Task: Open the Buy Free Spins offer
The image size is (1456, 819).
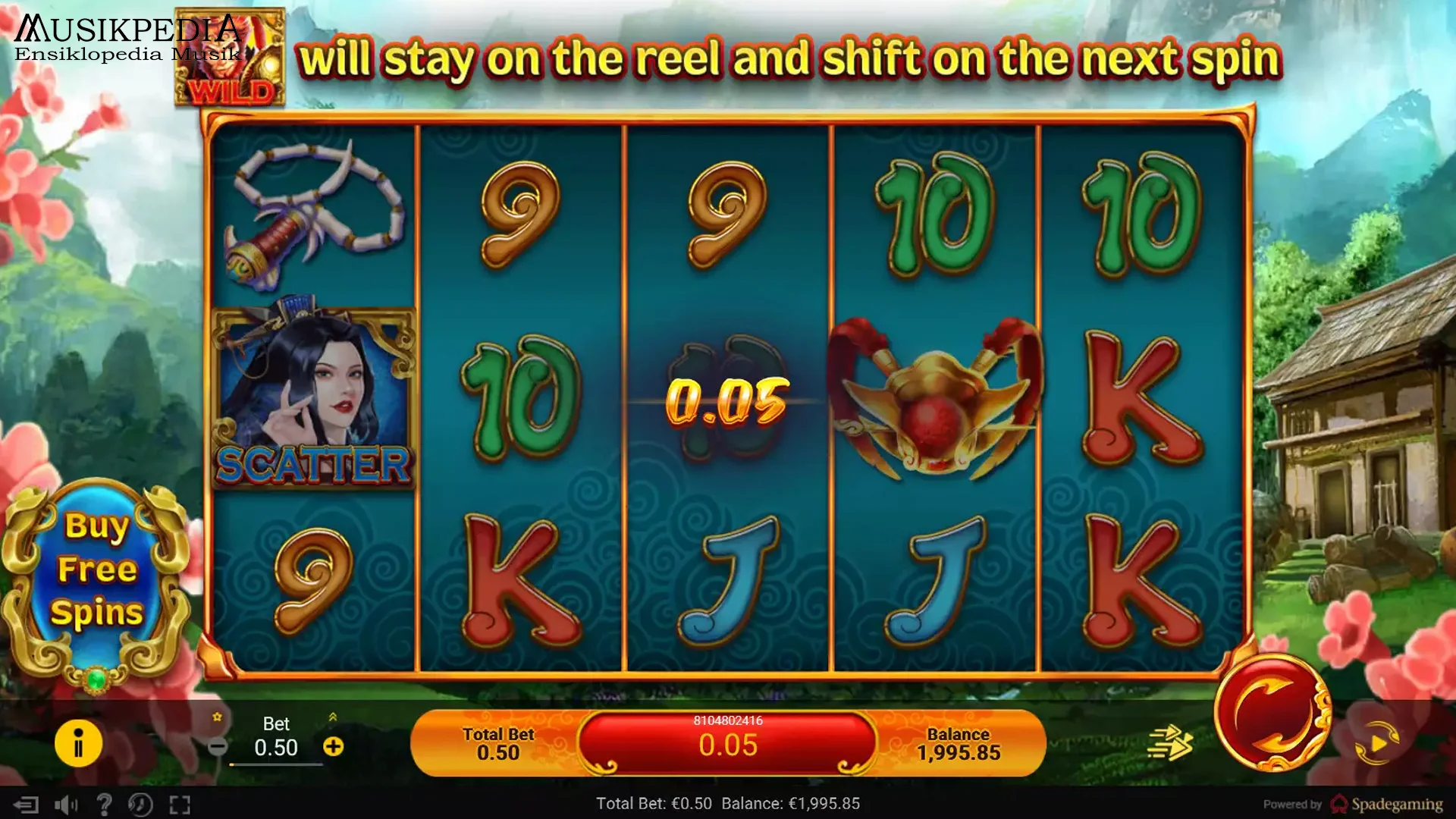Action: tap(97, 570)
